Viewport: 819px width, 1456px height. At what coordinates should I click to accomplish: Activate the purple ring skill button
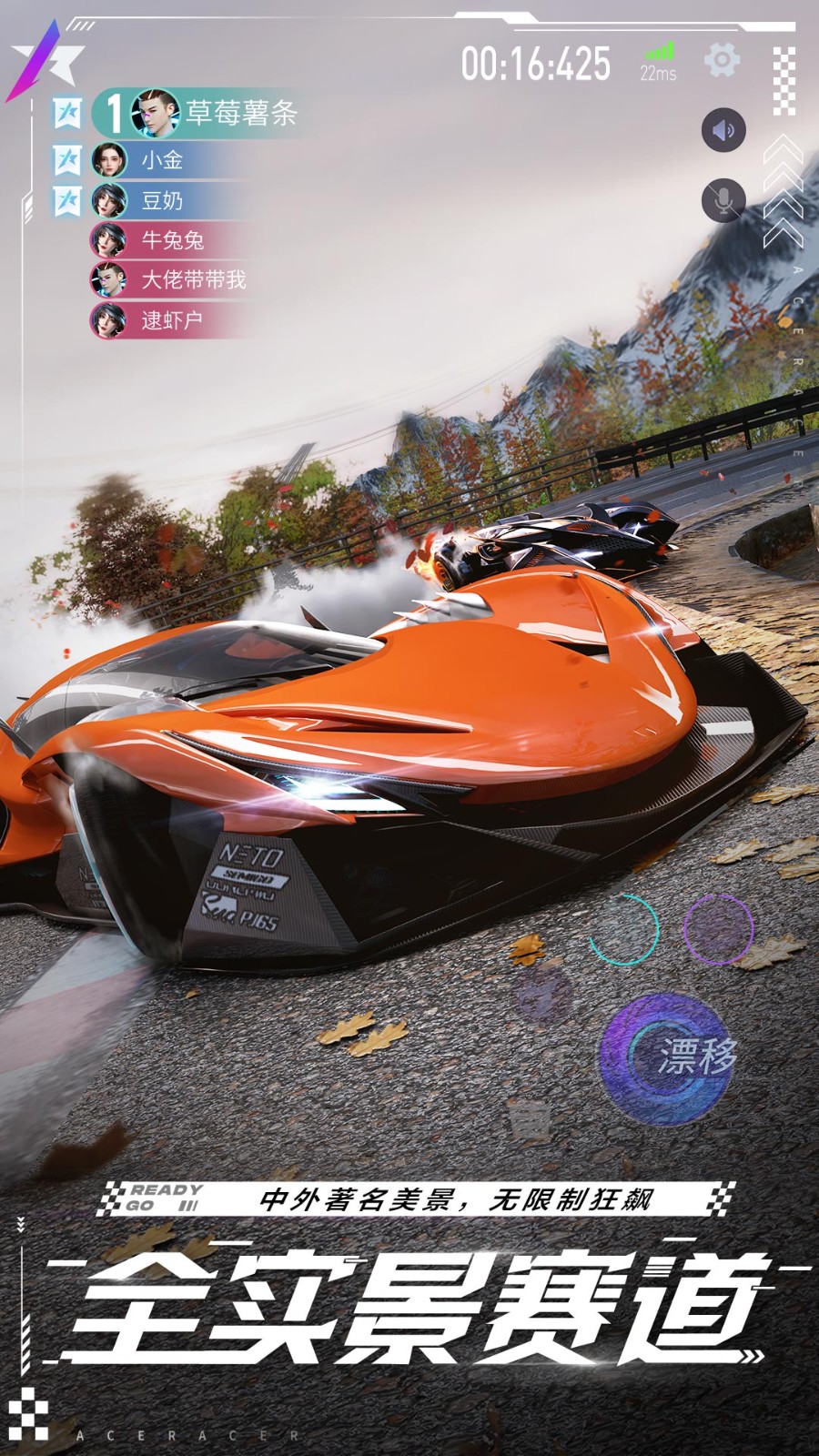coord(718,929)
